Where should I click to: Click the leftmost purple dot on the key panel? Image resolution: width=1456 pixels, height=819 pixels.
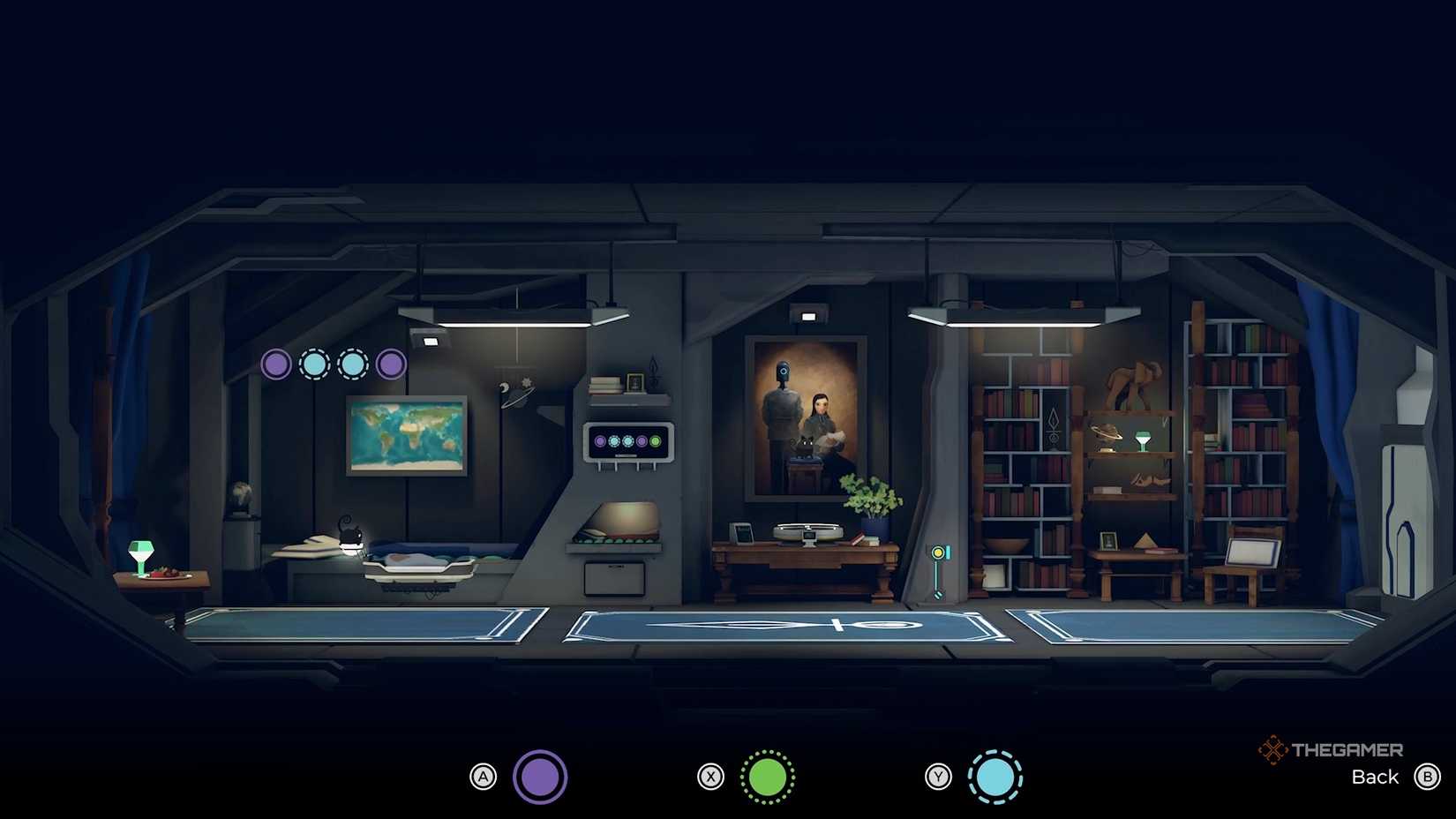click(600, 440)
